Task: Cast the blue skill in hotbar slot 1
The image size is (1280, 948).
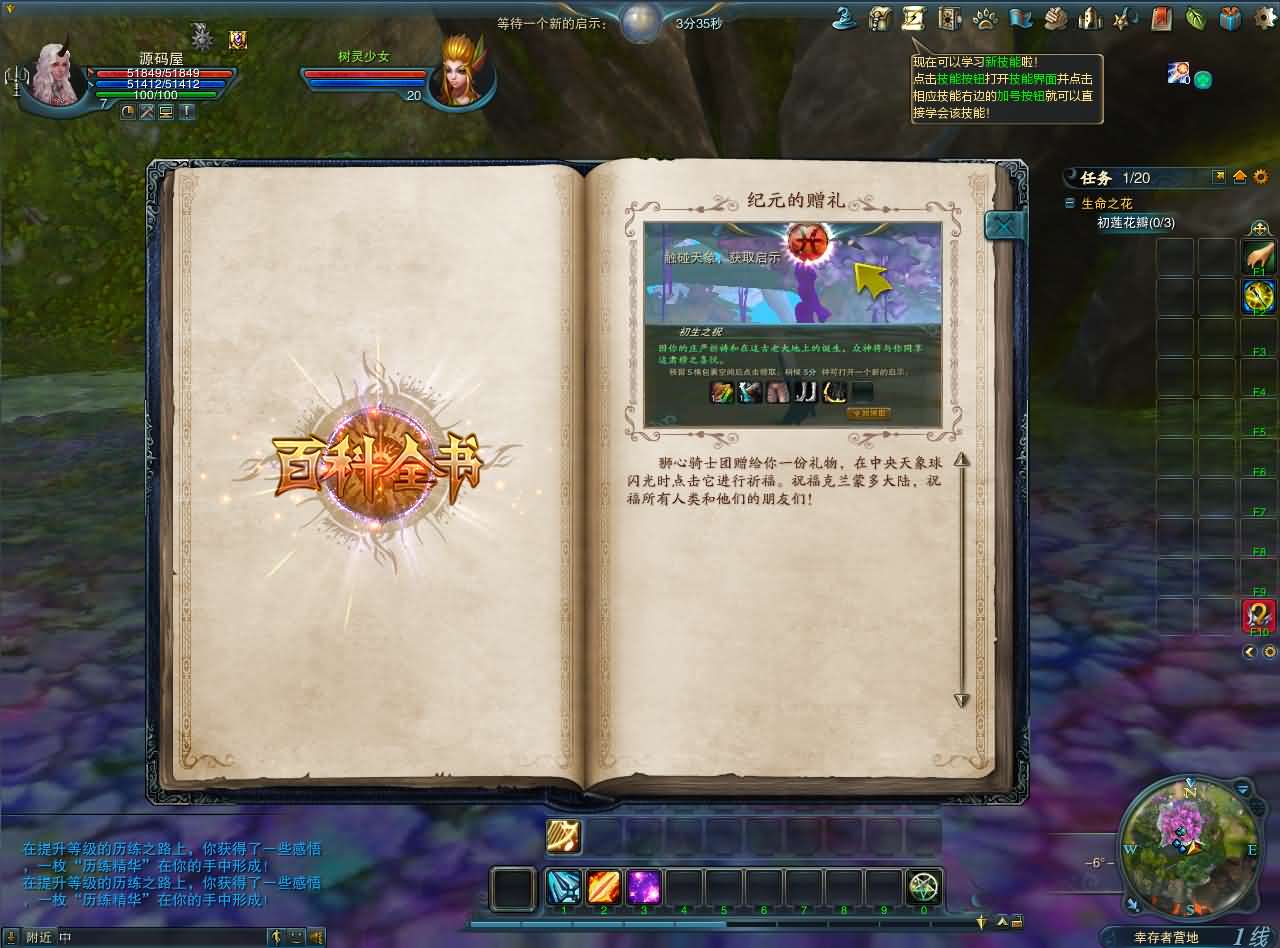Action: point(563,886)
